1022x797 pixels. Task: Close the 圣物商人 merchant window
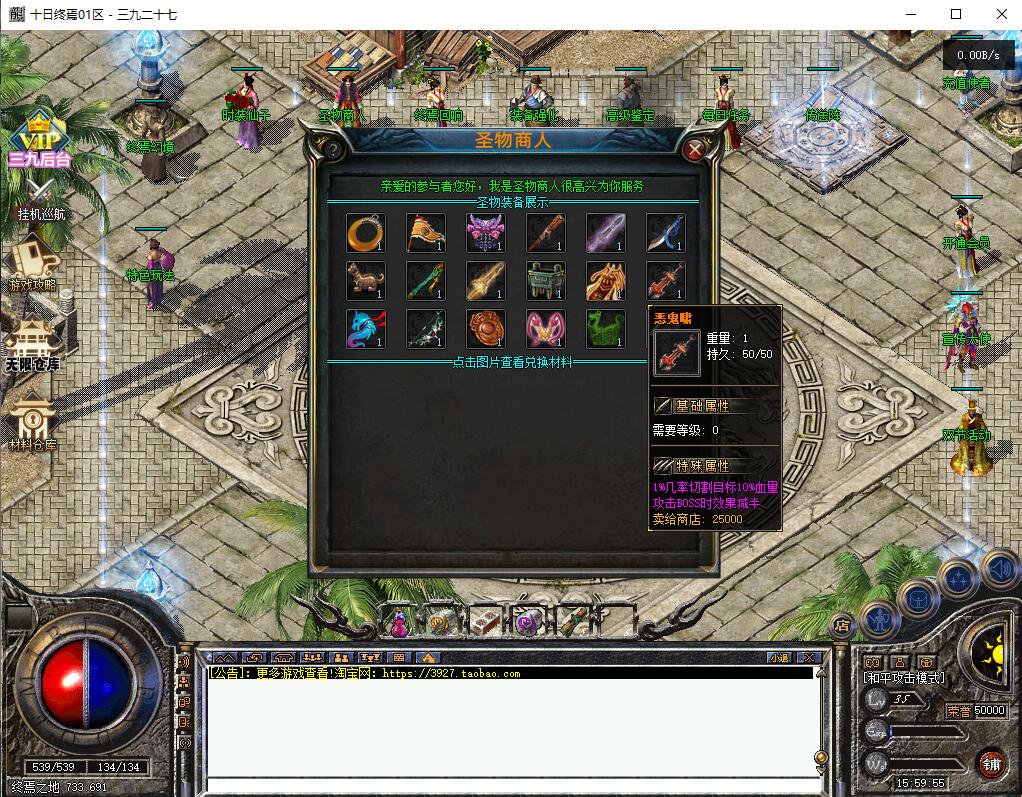695,150
